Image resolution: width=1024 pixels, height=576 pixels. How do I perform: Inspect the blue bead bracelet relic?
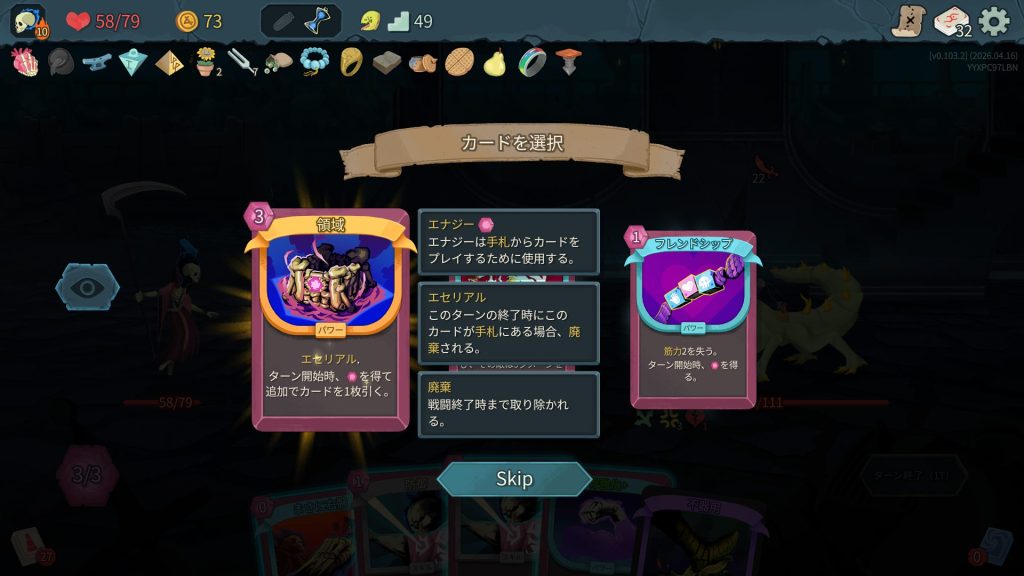(314, 62)
